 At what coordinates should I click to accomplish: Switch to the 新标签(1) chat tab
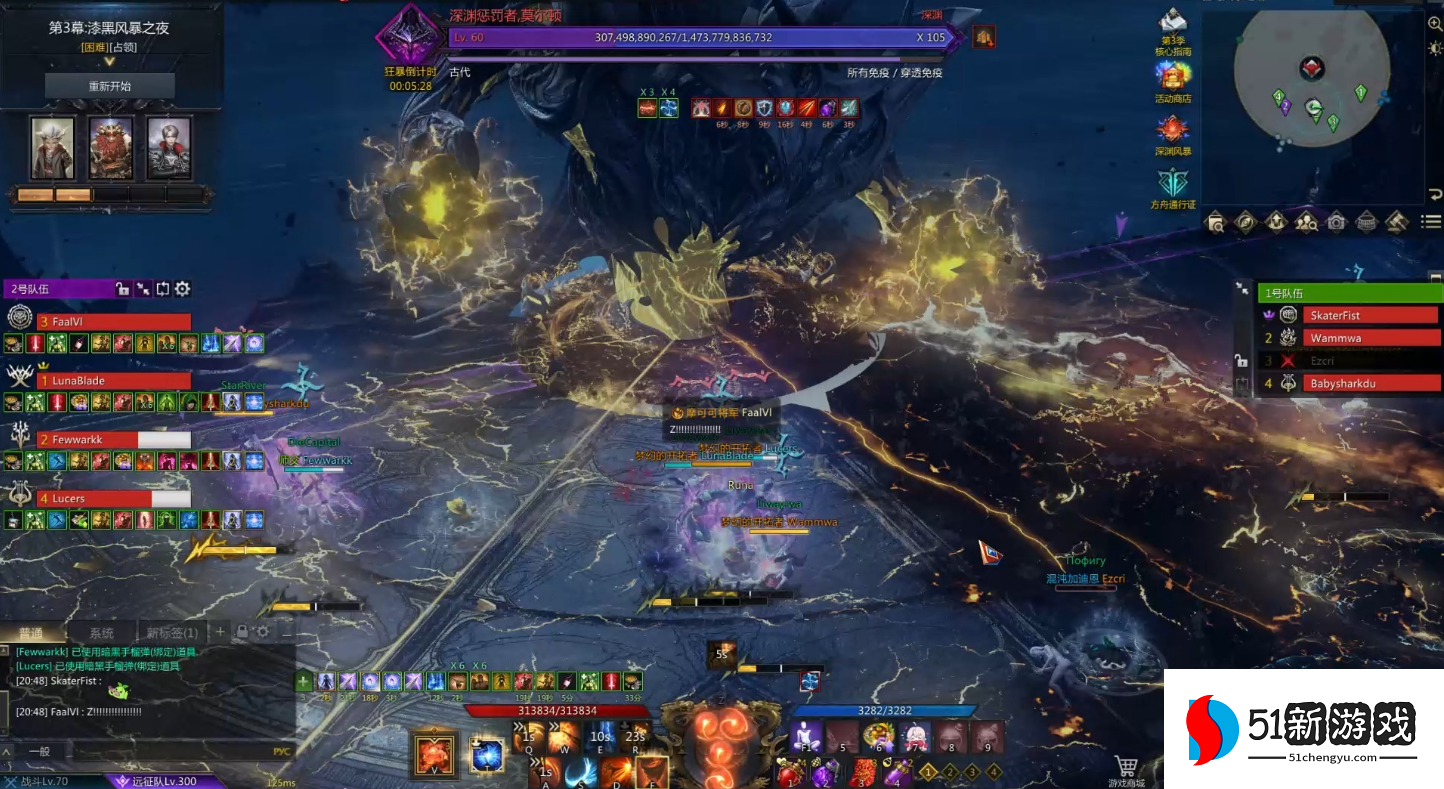coord(171,633)
